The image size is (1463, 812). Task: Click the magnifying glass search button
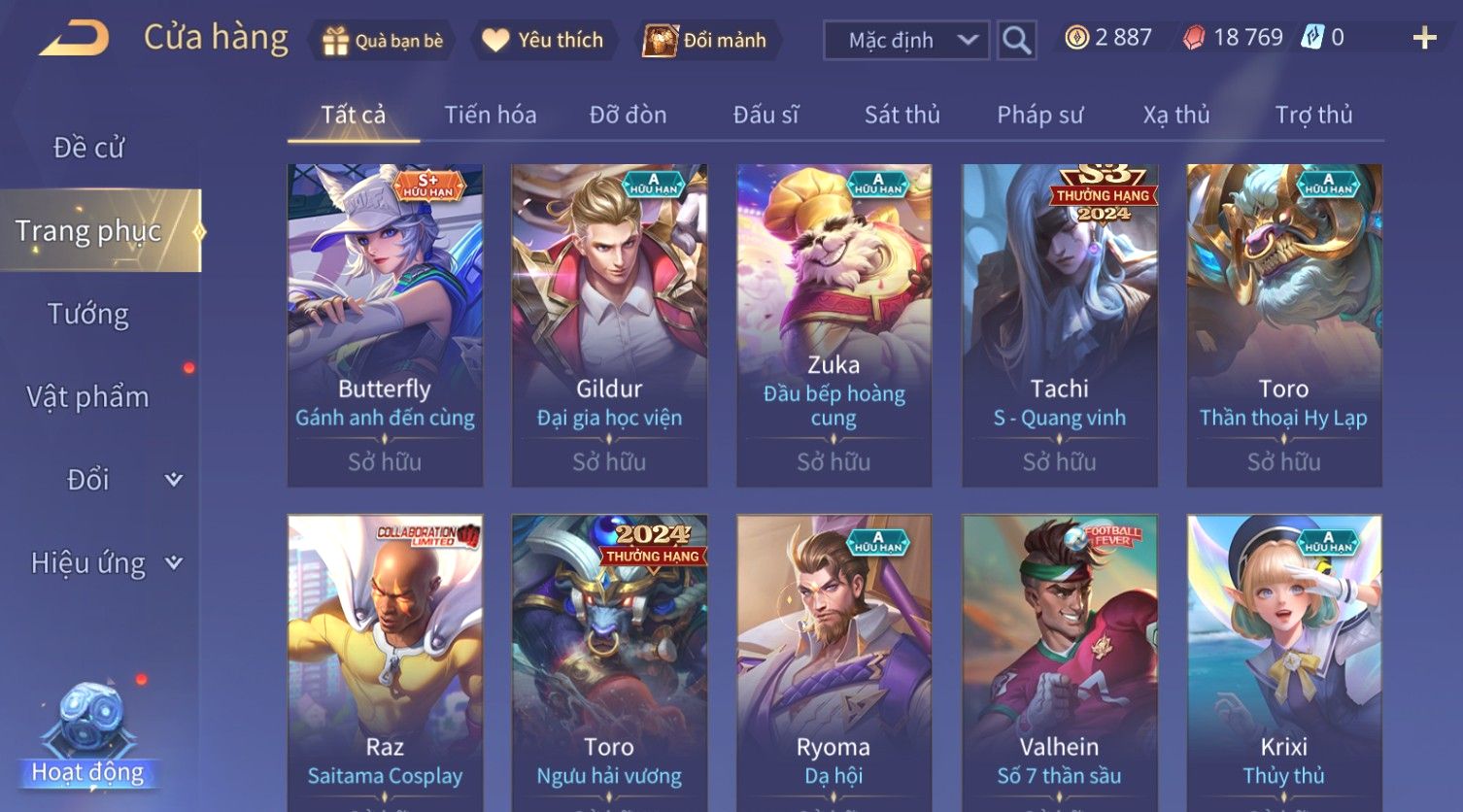click(1016, 41)
